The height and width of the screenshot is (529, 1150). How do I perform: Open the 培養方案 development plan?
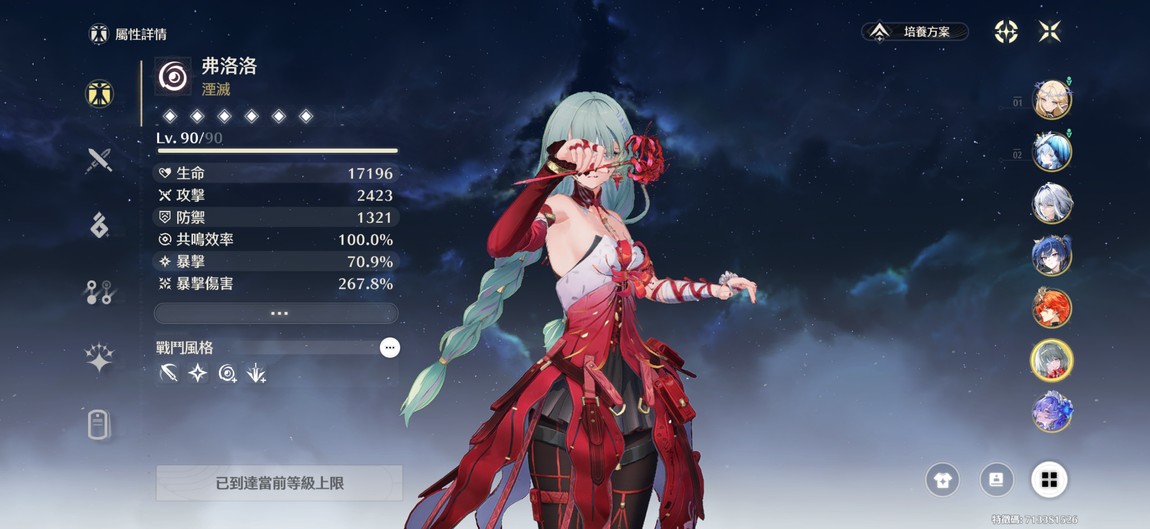click(x=915, y=32)
